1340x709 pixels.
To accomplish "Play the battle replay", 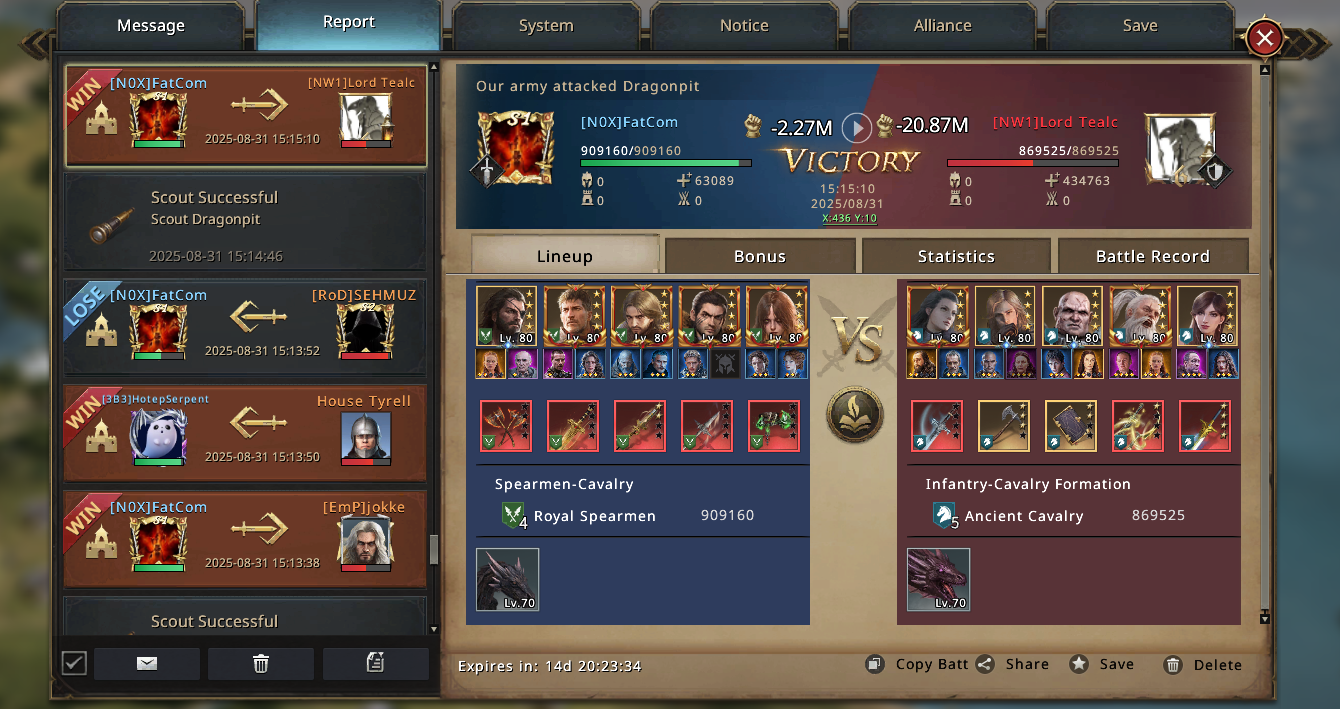I will point(856,127).
